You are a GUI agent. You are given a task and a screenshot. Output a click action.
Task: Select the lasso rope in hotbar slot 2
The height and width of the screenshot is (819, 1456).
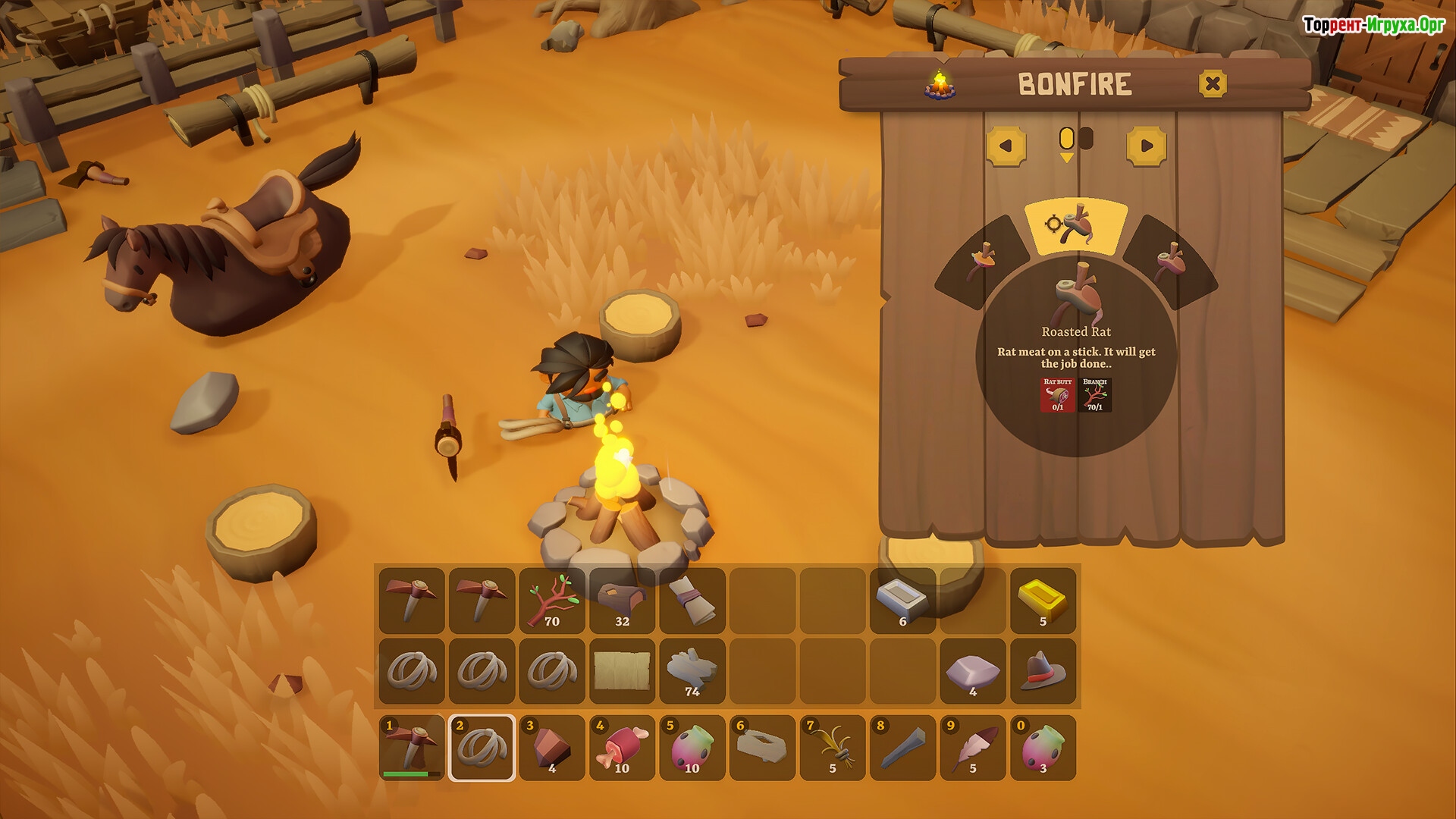tap(482, 747)
